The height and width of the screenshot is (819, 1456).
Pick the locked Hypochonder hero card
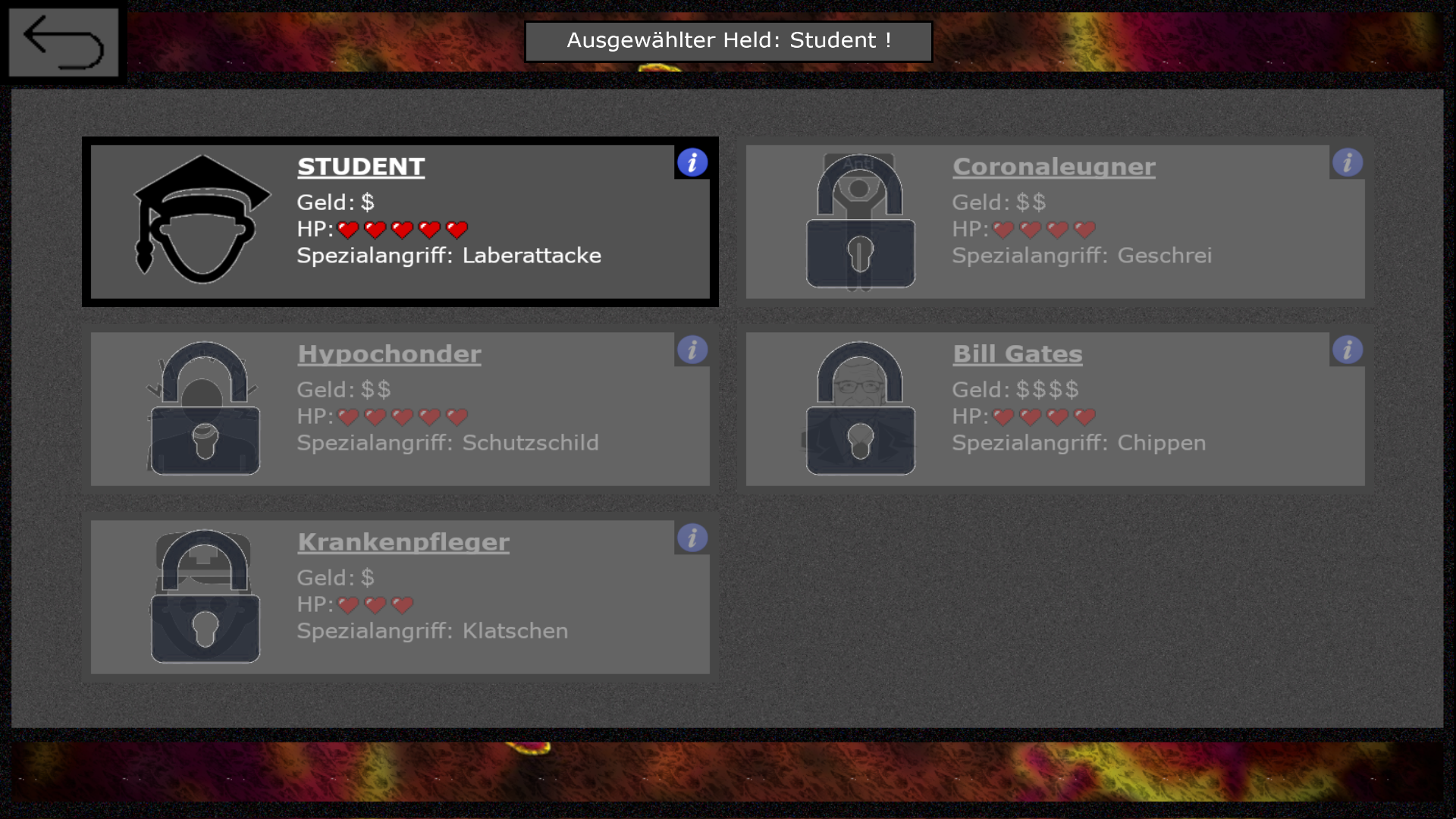point(400,409)
